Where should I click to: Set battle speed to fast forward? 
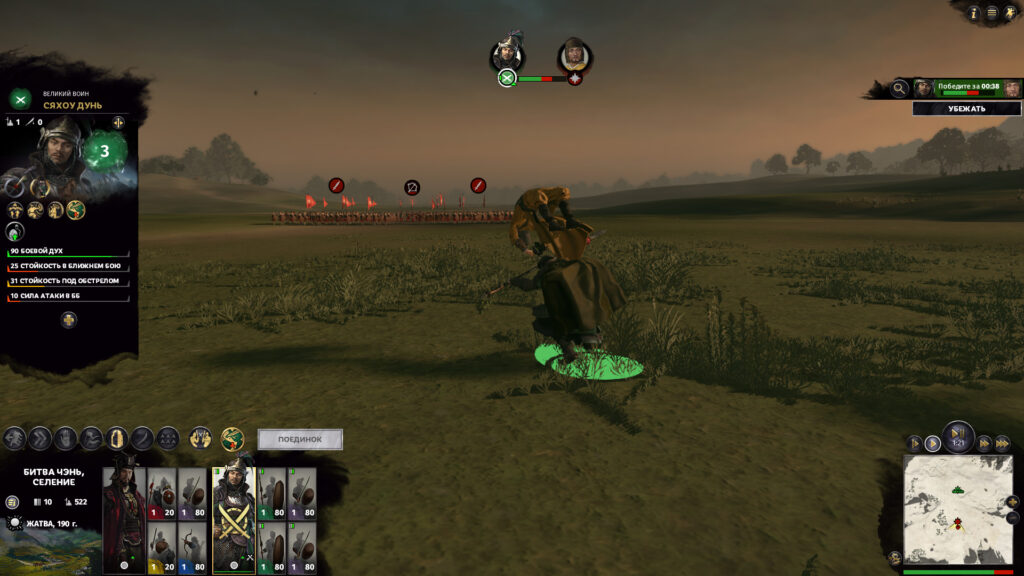pyautogui.click(x=984, y=443)
